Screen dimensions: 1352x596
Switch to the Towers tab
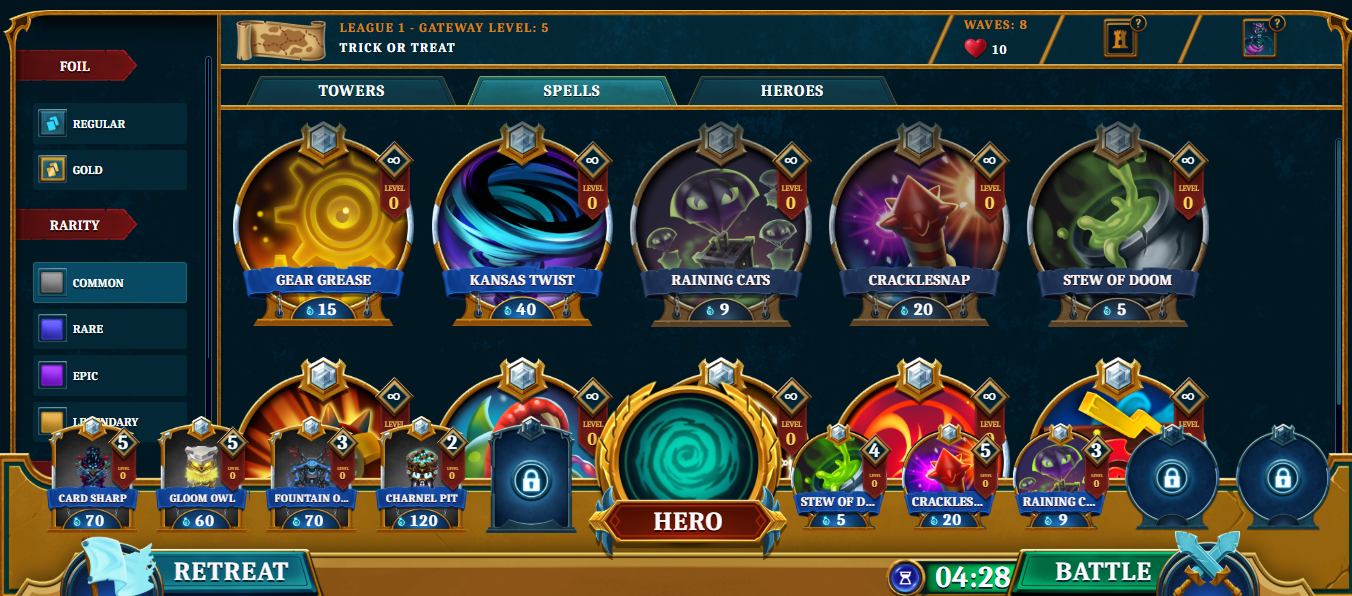351,91
